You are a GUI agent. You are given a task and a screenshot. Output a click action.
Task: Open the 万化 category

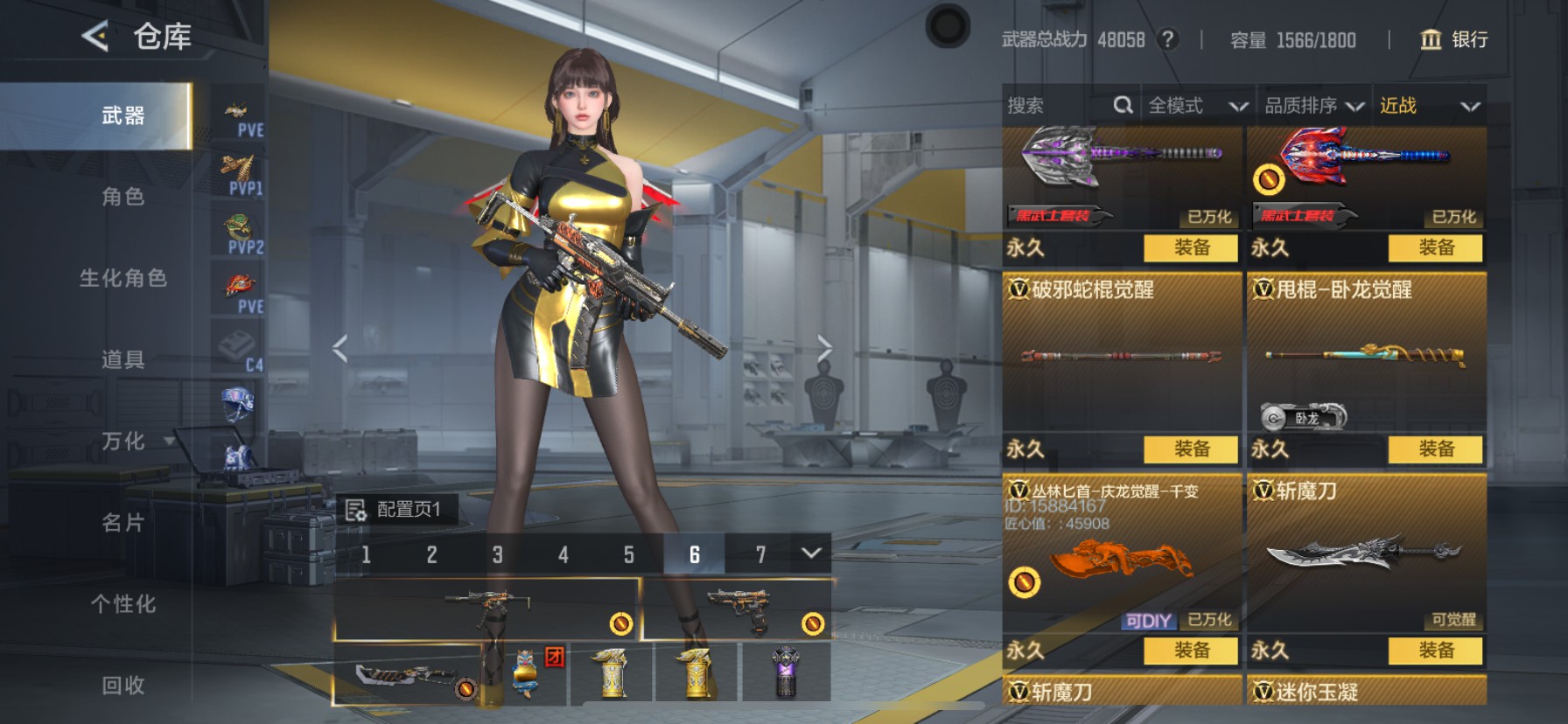[x=122, y=441]
